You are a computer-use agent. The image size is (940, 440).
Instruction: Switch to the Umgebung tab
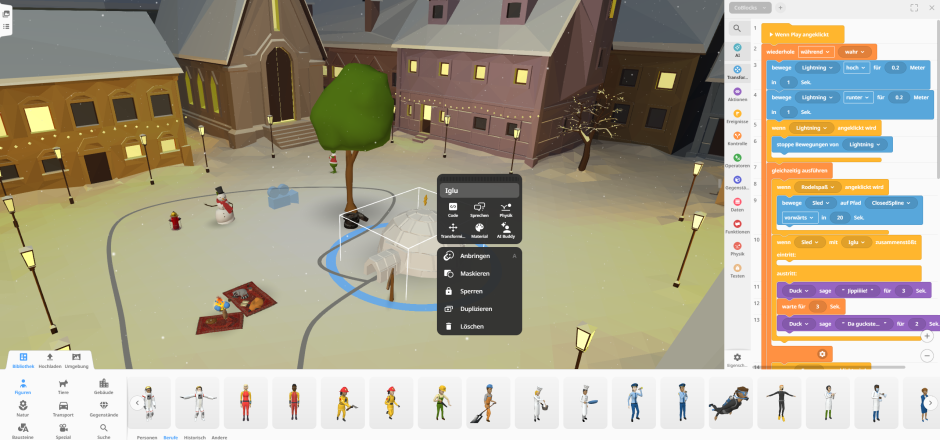tap(76, 359)
